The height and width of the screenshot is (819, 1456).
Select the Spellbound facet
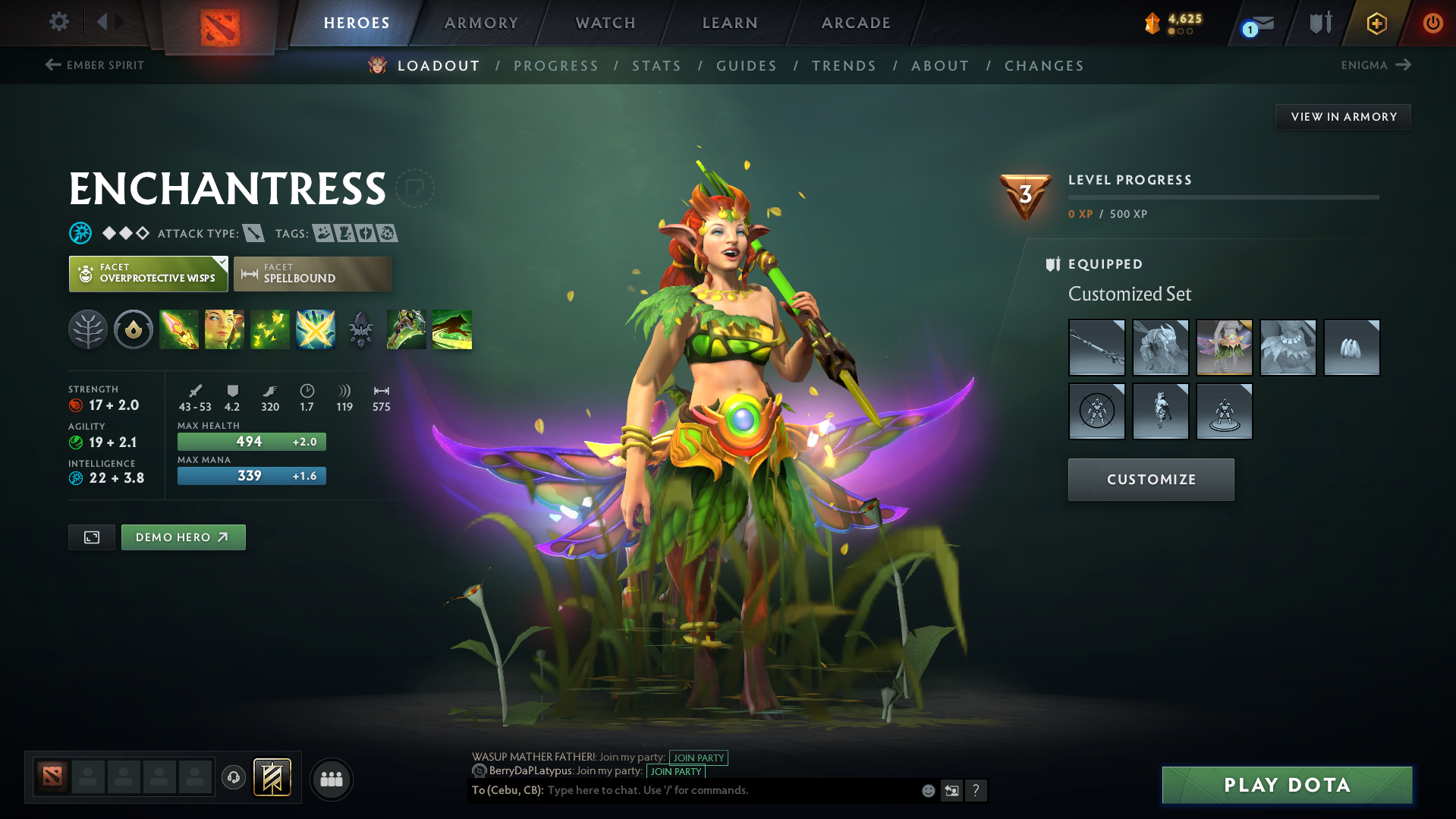312,273
